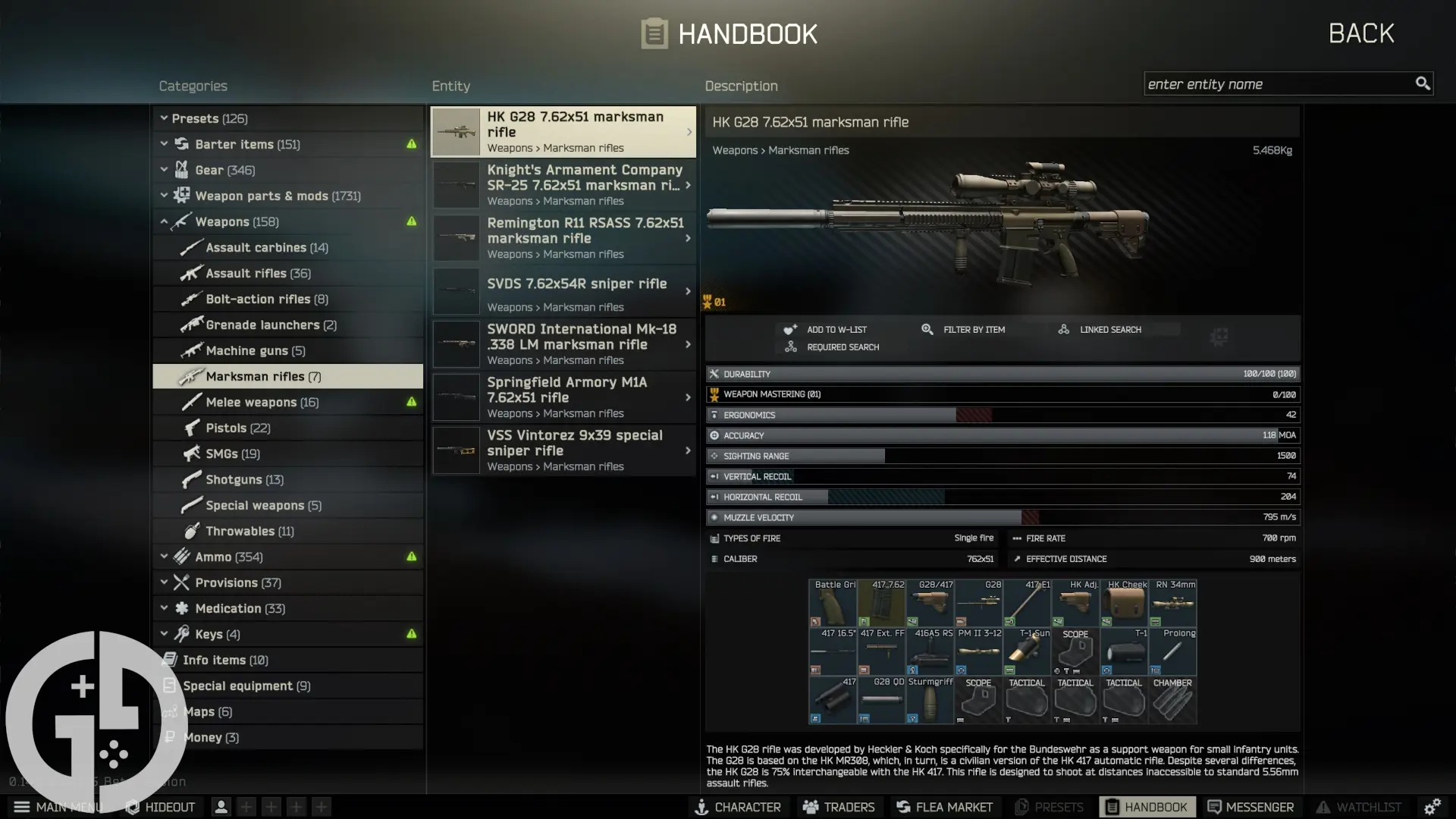Click the warning triangle next to Barter items
The width and height of the screenshot is (1456, 819).
(410, 143)
